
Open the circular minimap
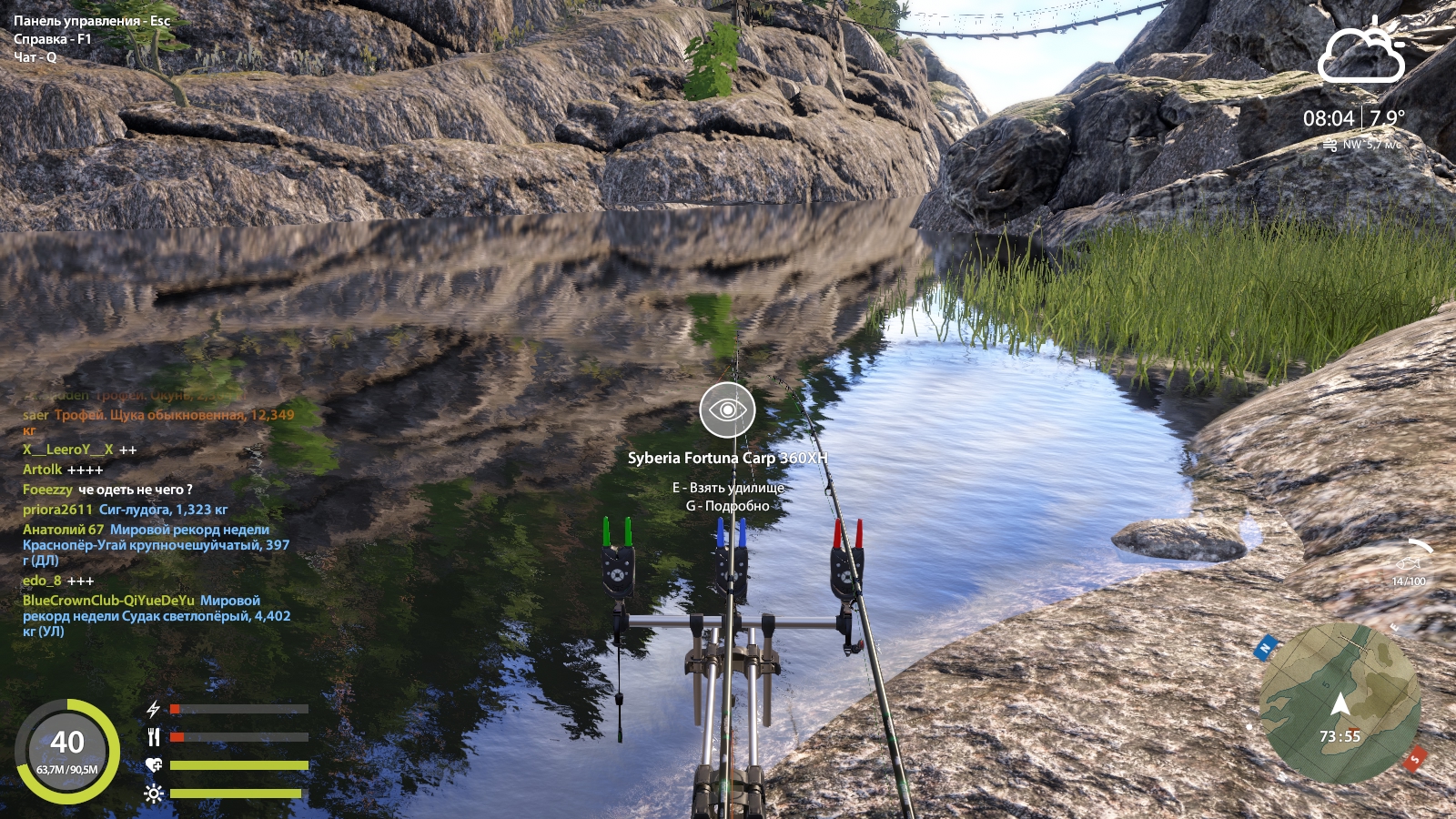point(1340,703)
